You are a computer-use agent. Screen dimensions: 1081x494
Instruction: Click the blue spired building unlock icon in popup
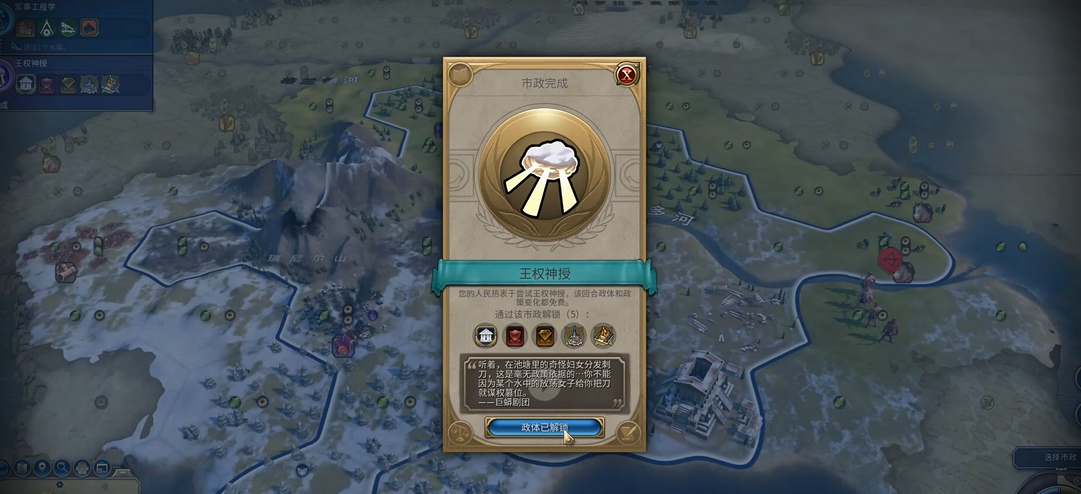point(574,336)
